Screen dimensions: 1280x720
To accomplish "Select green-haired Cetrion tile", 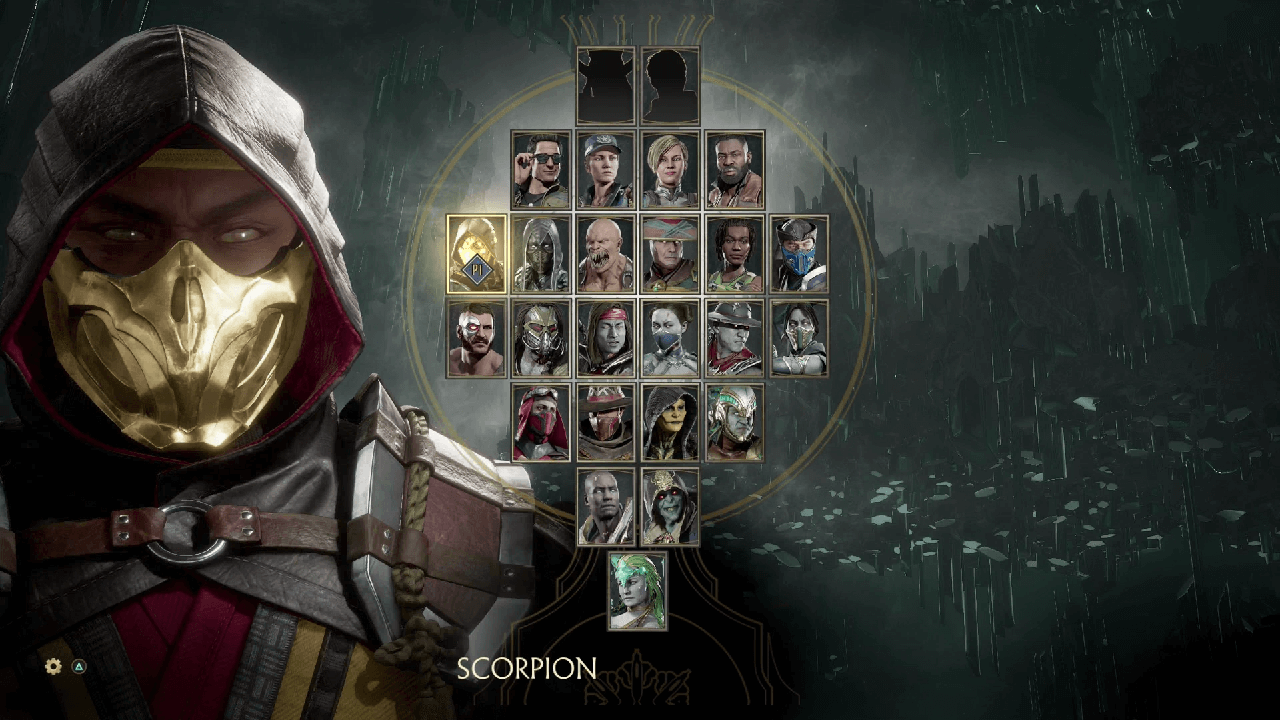I will (638, 590).
